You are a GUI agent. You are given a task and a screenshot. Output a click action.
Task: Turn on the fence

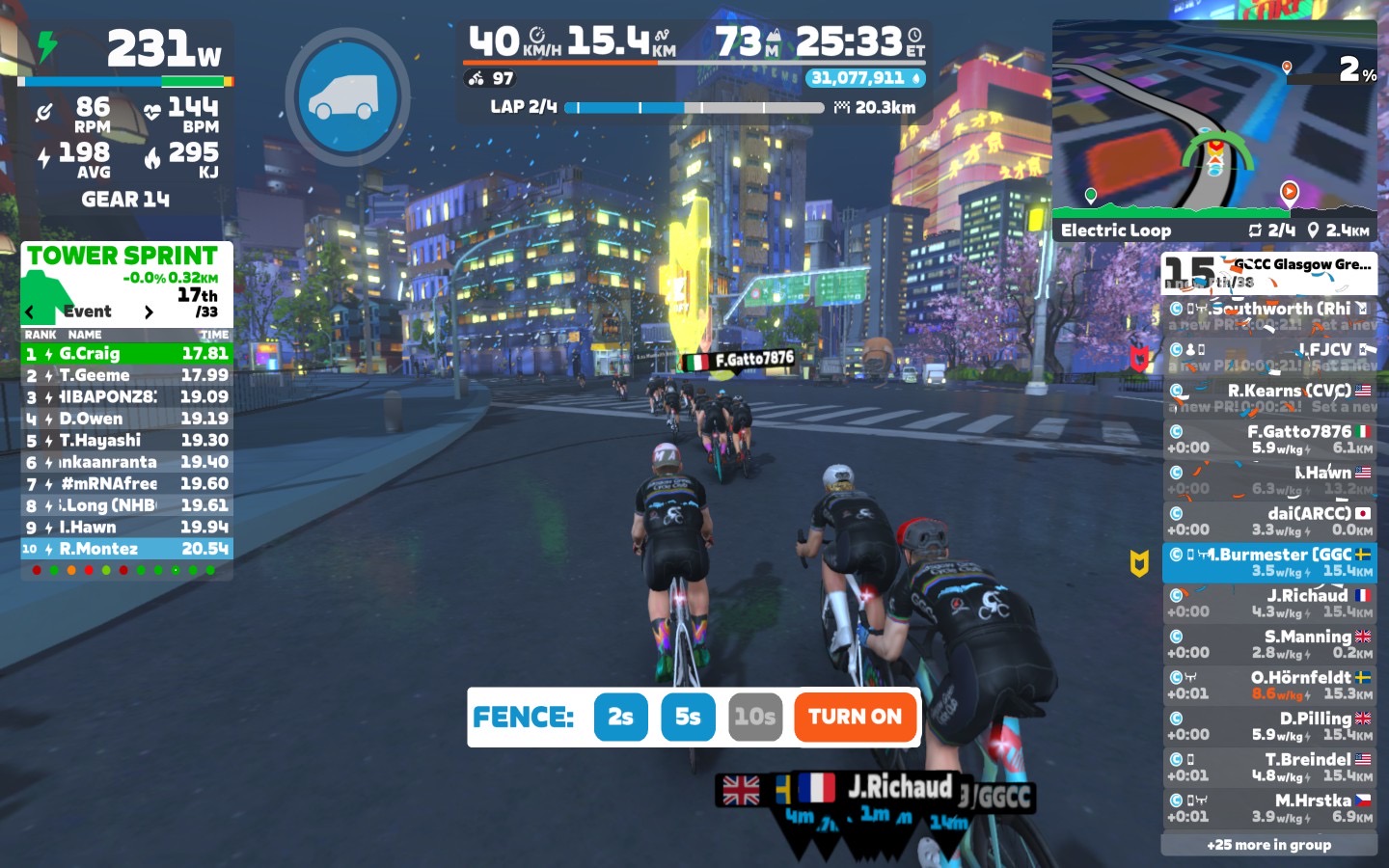coord(855,717)
